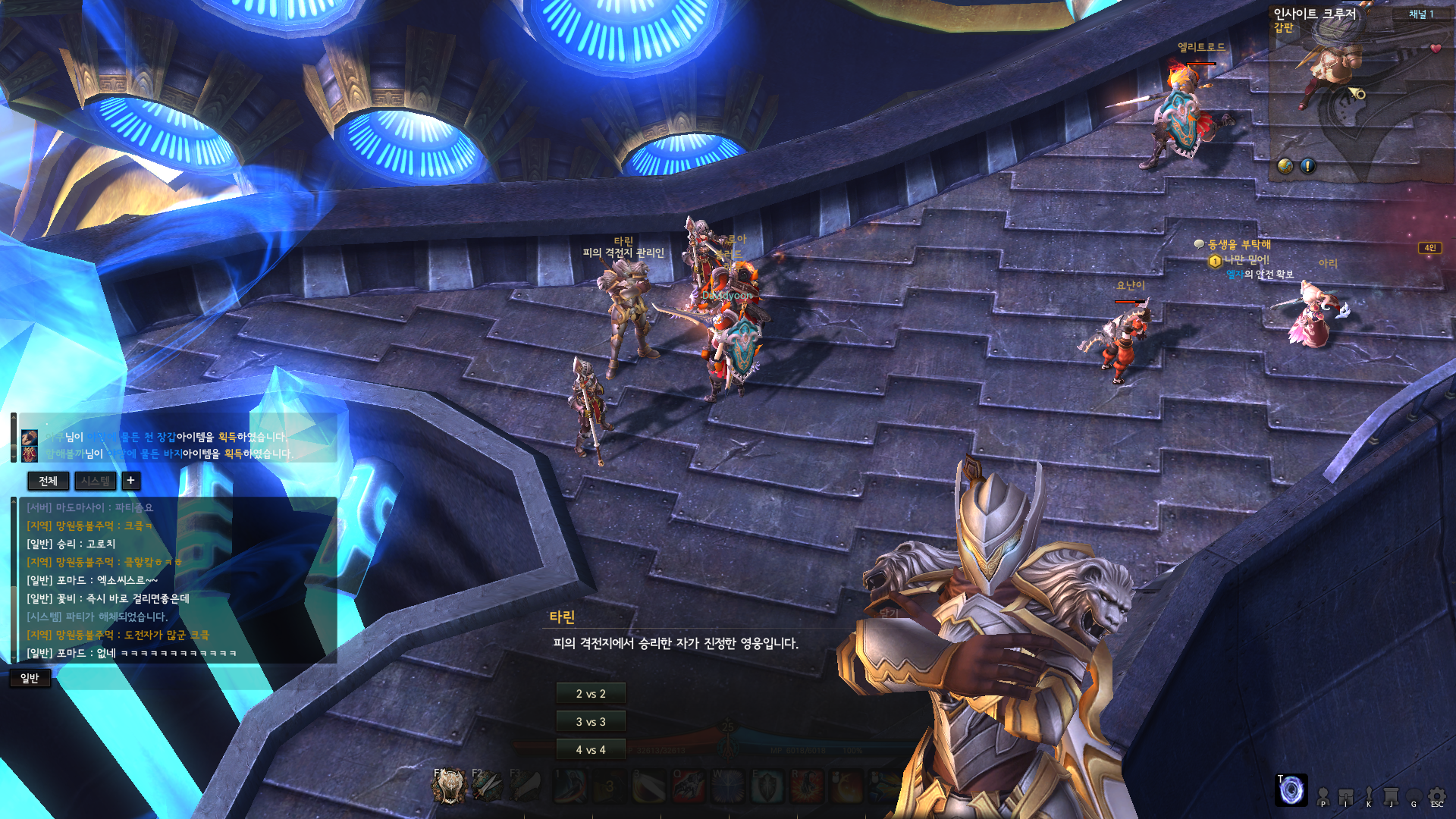Open the speech bubble community icon
The image size is (1456, 819).
[1414, 795]
